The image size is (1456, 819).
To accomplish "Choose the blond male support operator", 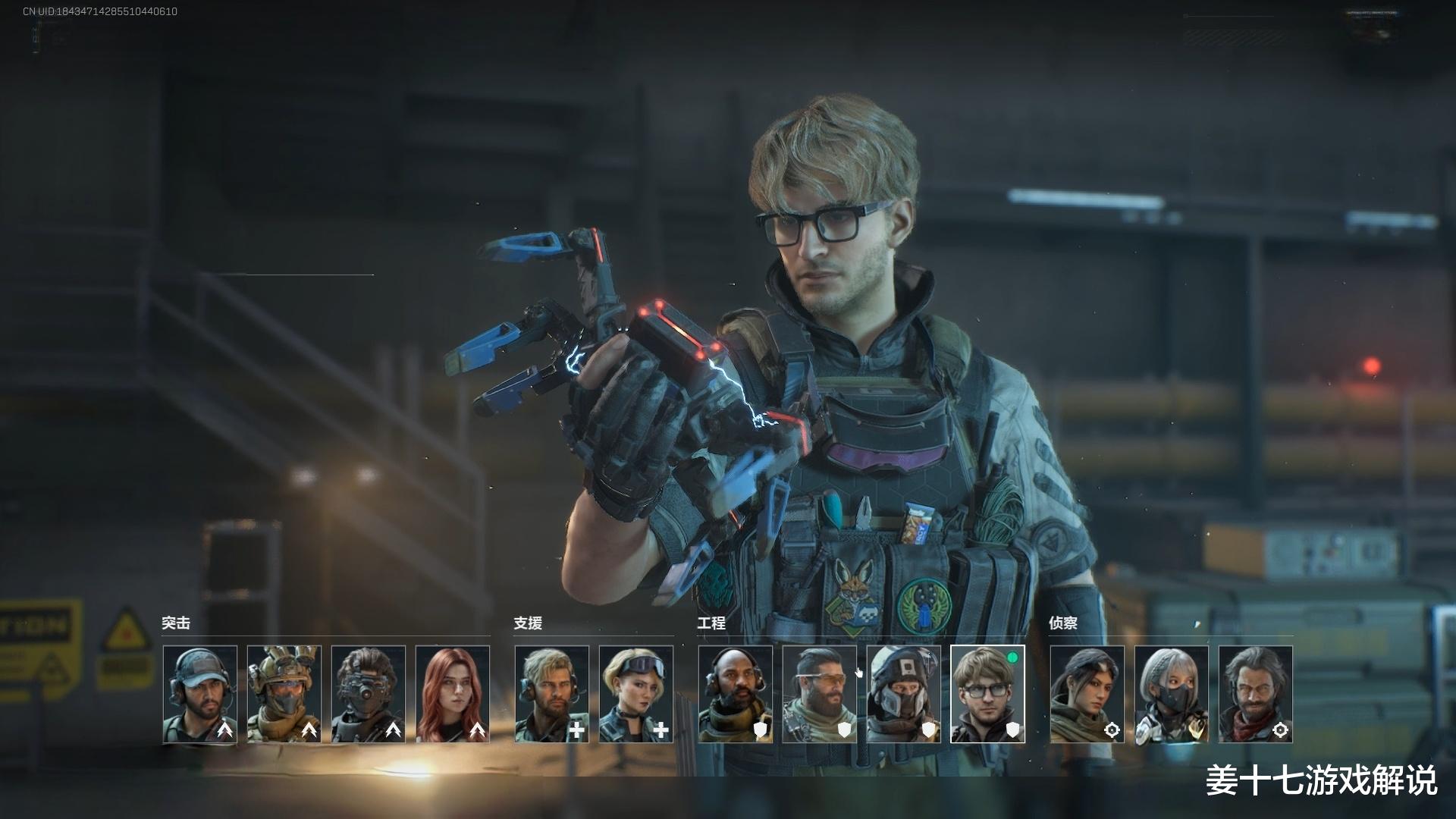I will 552,694.
